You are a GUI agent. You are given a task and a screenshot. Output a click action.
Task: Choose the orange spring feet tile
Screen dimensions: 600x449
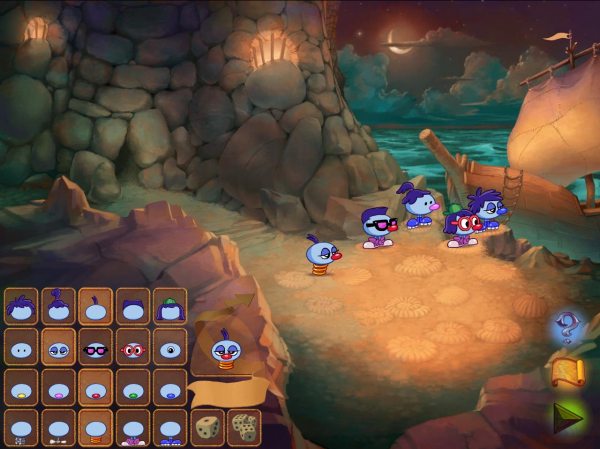coord(96,428)
